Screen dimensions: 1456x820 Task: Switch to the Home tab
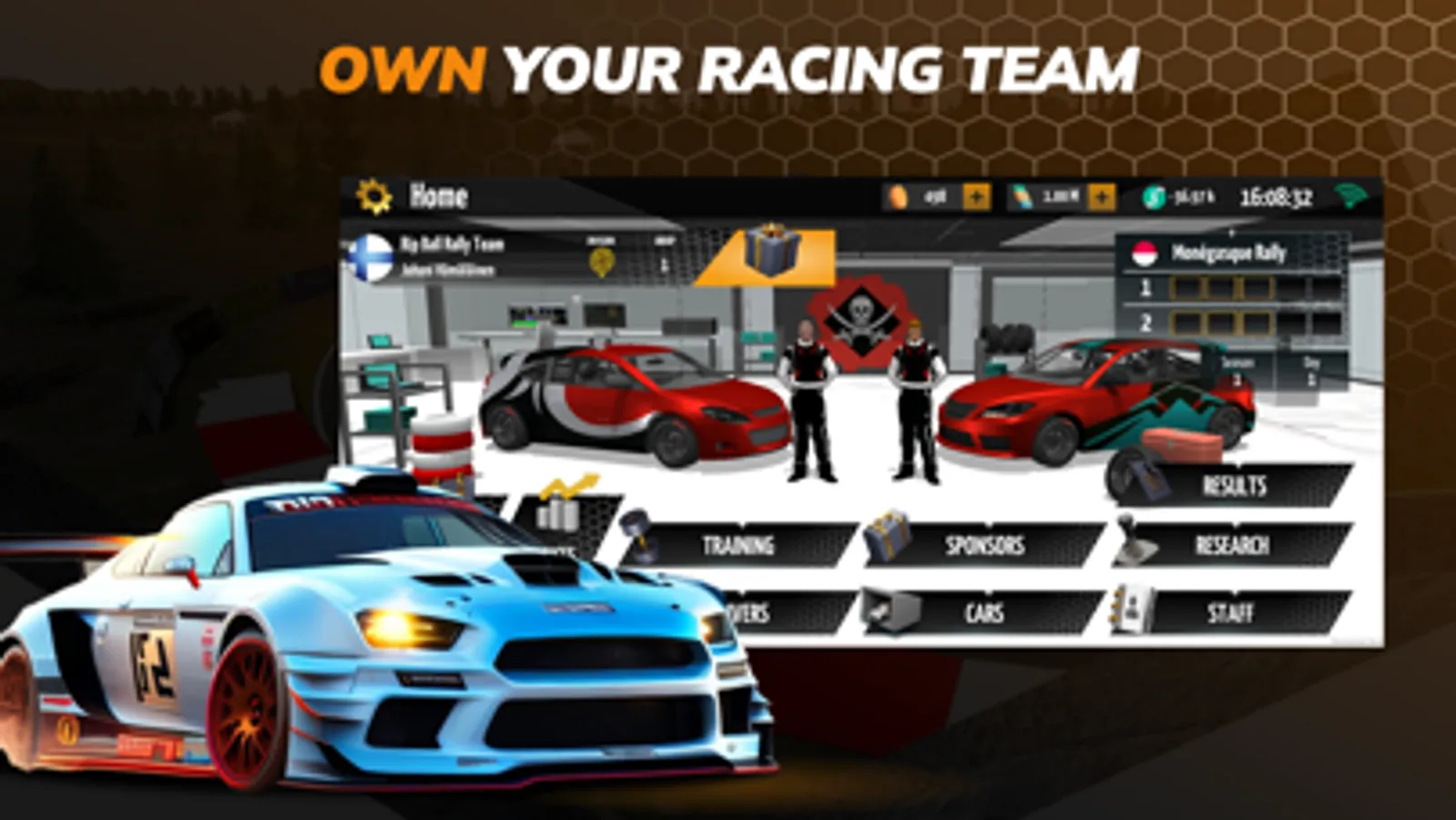click(x=440, y=195)
